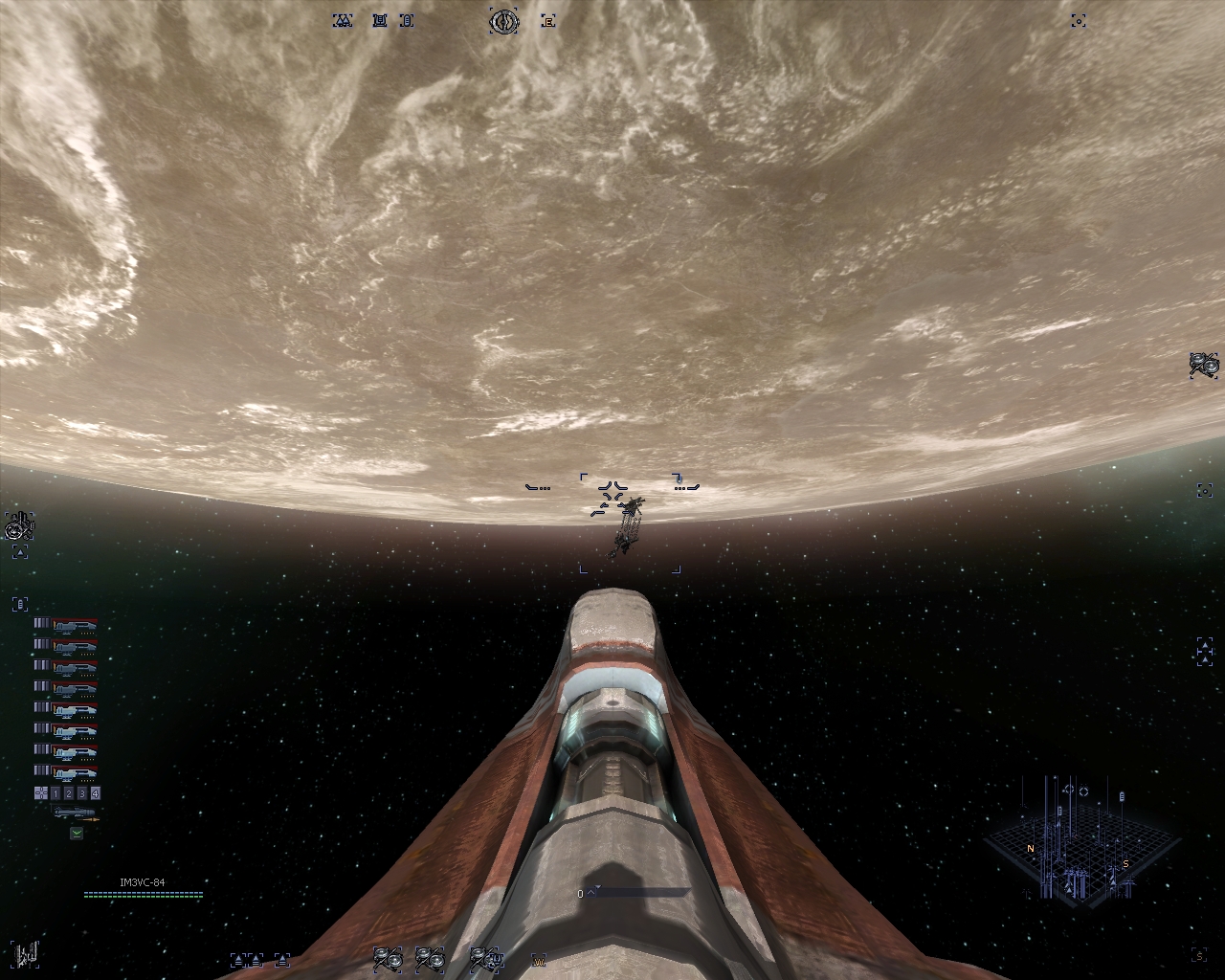Click the stacked triangles icon on right edge
Image resolution: width=1225 pixels, height=980 pixels.
[x=1204, y=651]
